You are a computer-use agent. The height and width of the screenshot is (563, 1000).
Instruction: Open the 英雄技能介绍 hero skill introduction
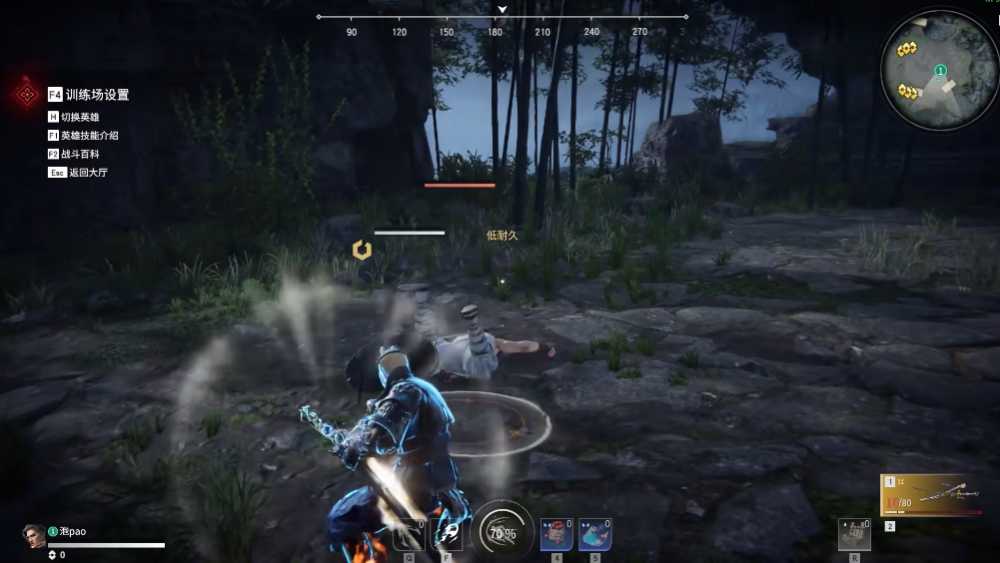click(89, 135)
